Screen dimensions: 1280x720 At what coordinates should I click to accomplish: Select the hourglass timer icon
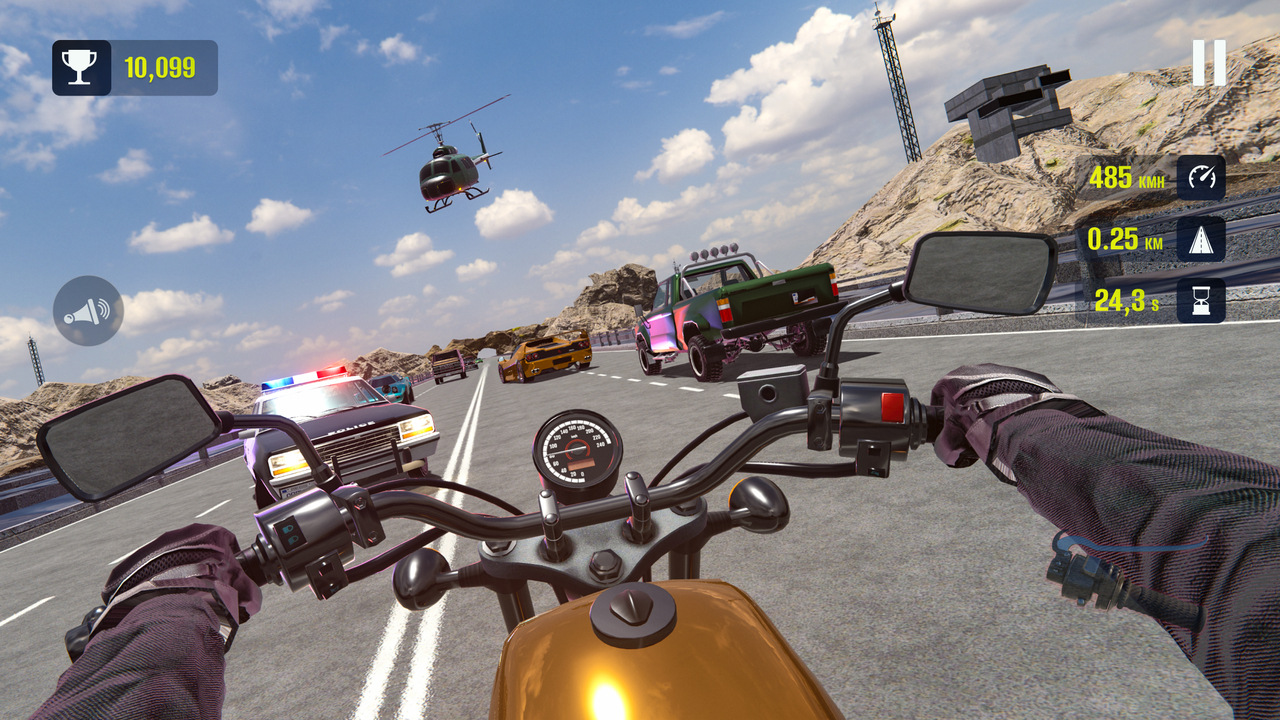(x=1203, y=298)
